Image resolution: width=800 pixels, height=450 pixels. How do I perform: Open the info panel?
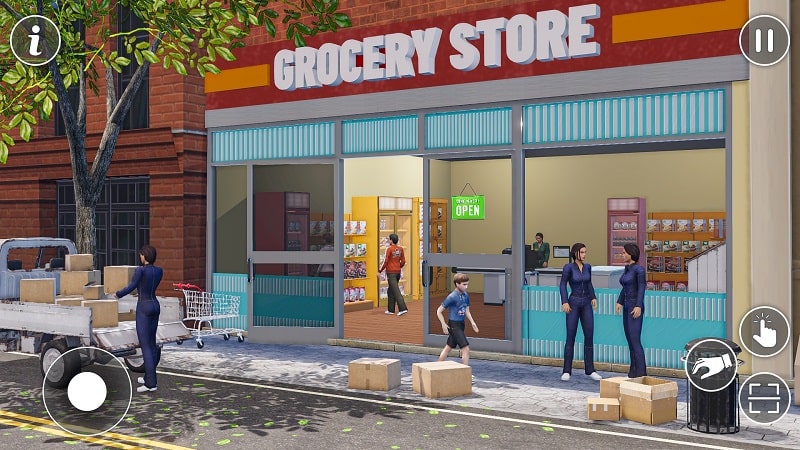(x=35, y=40)
